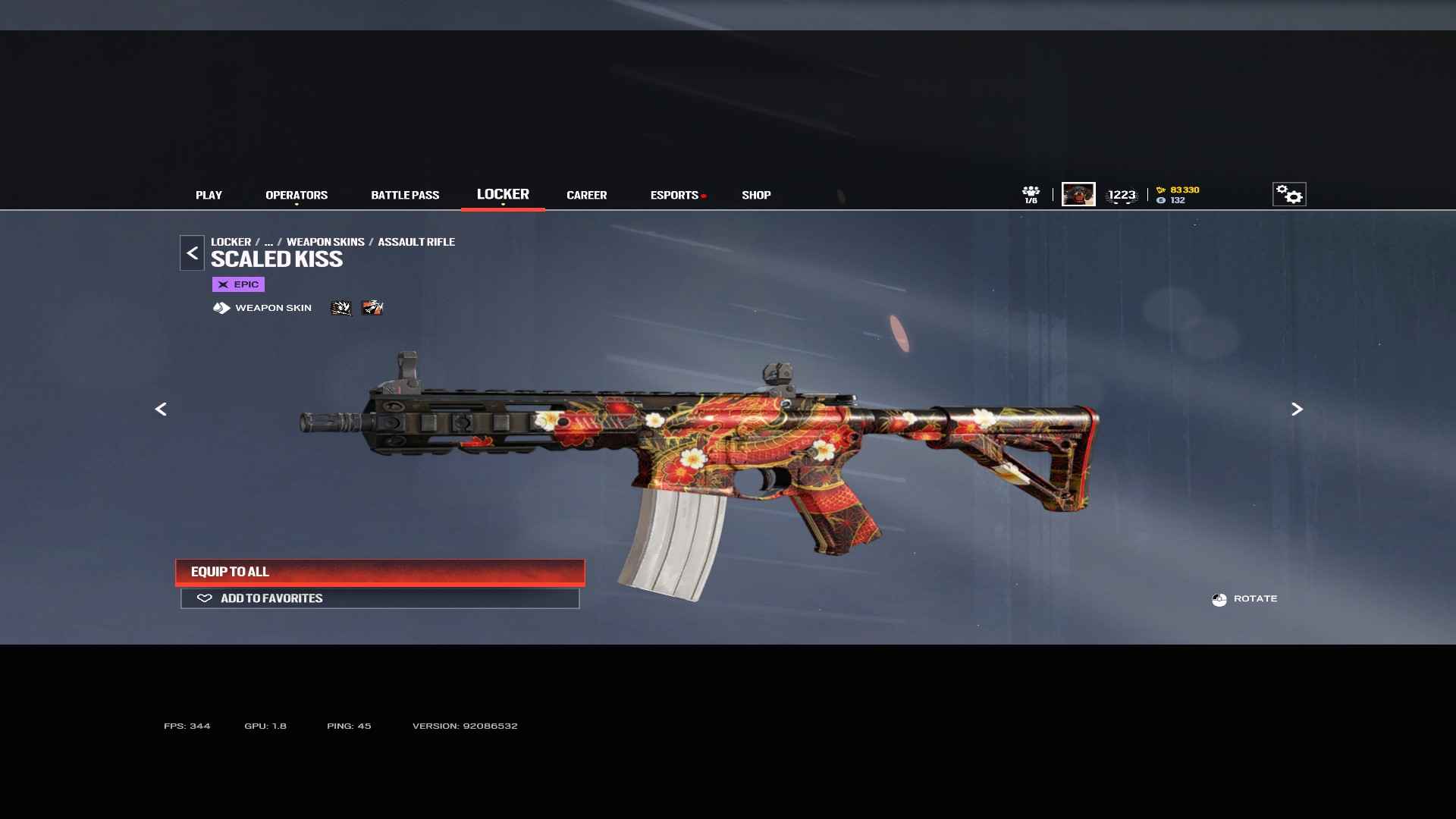Expand the collapsed breadcrumb ellipsis
This screenshot has width=1456, height=819.
coord(268,242)
